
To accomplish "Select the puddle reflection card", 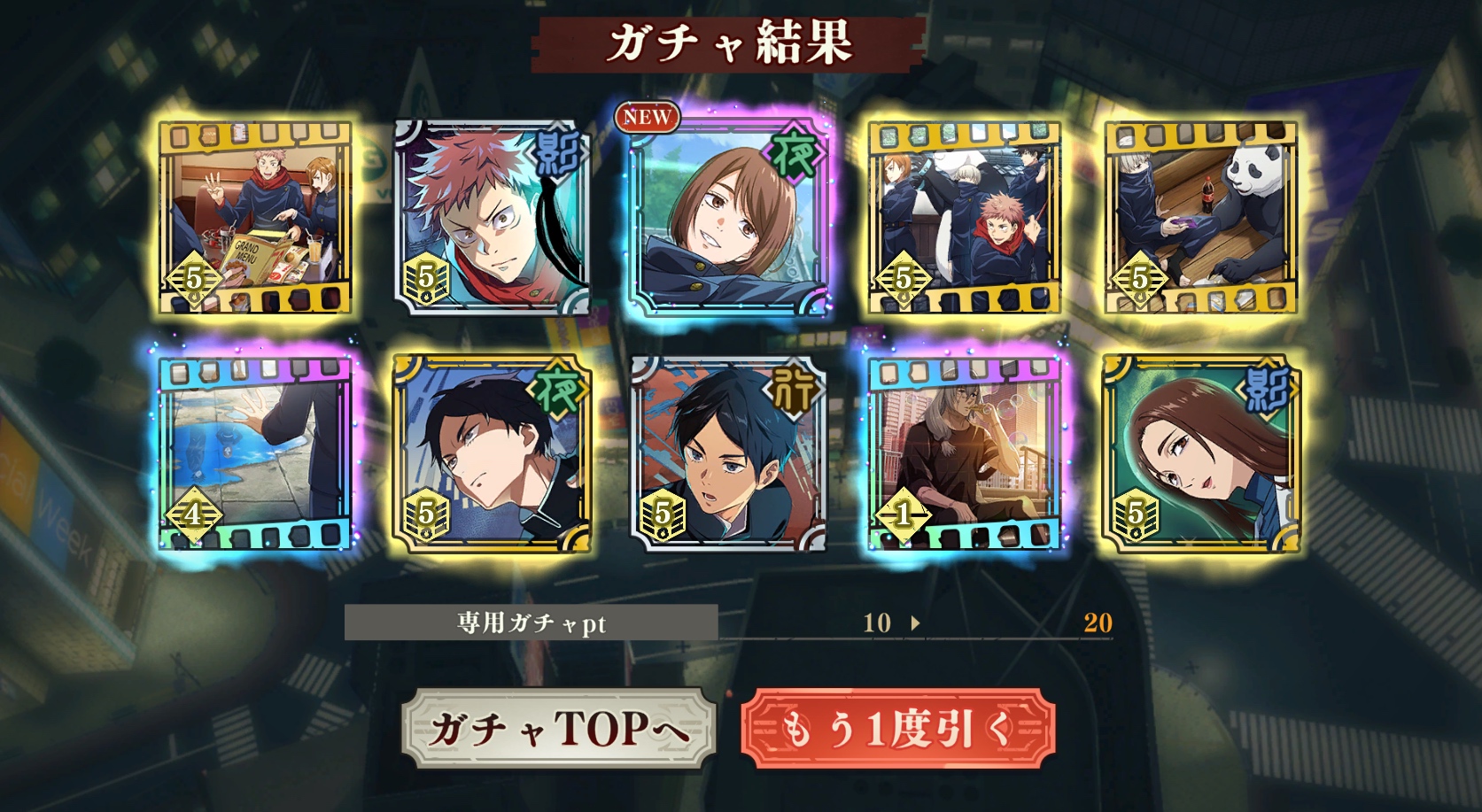I will [x=255, y=453].
